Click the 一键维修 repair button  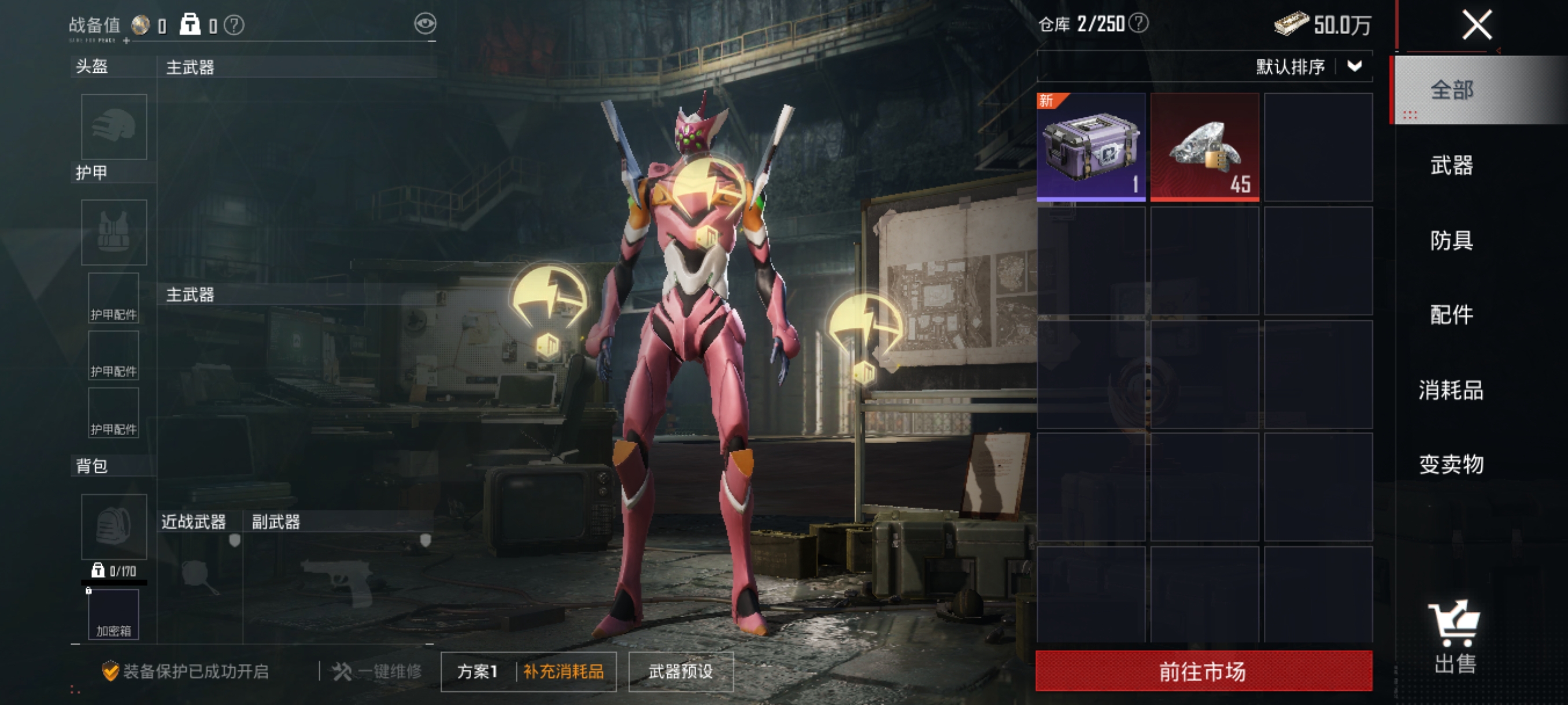[x=378, y=671]
